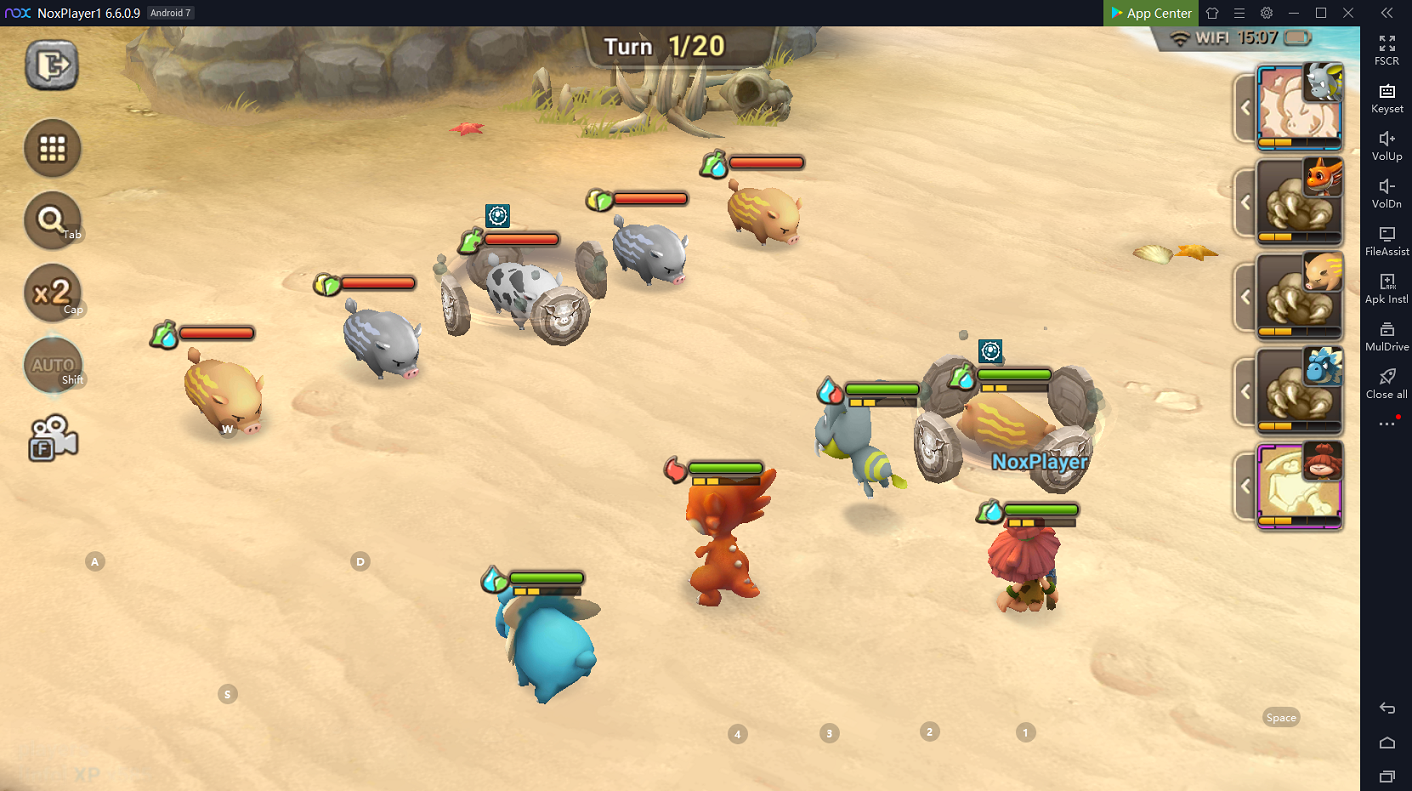The width and height of the screenshot is (1412, 791).
Task: Open the grid menu button
Action: [x=52, y=149]
